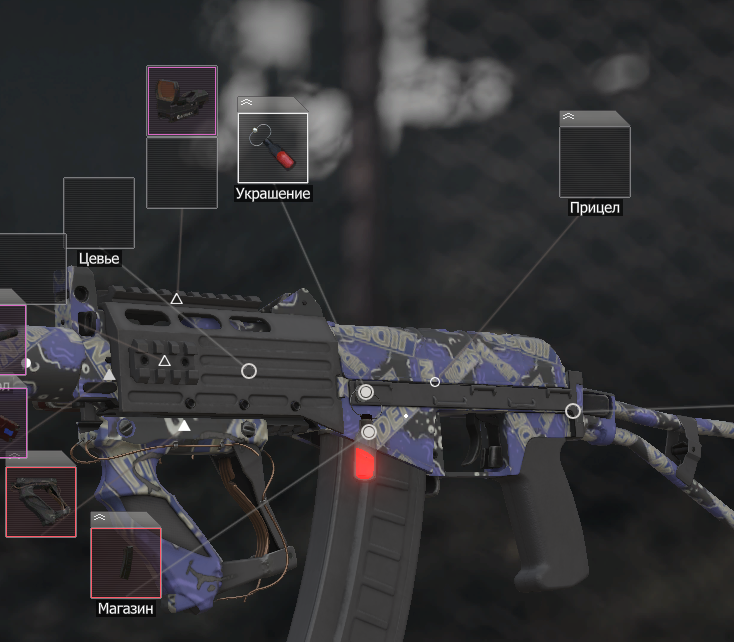Viewport: 734px width, 642px height.
Task: Click the empty Прицел slot
Action: [594, 161]
